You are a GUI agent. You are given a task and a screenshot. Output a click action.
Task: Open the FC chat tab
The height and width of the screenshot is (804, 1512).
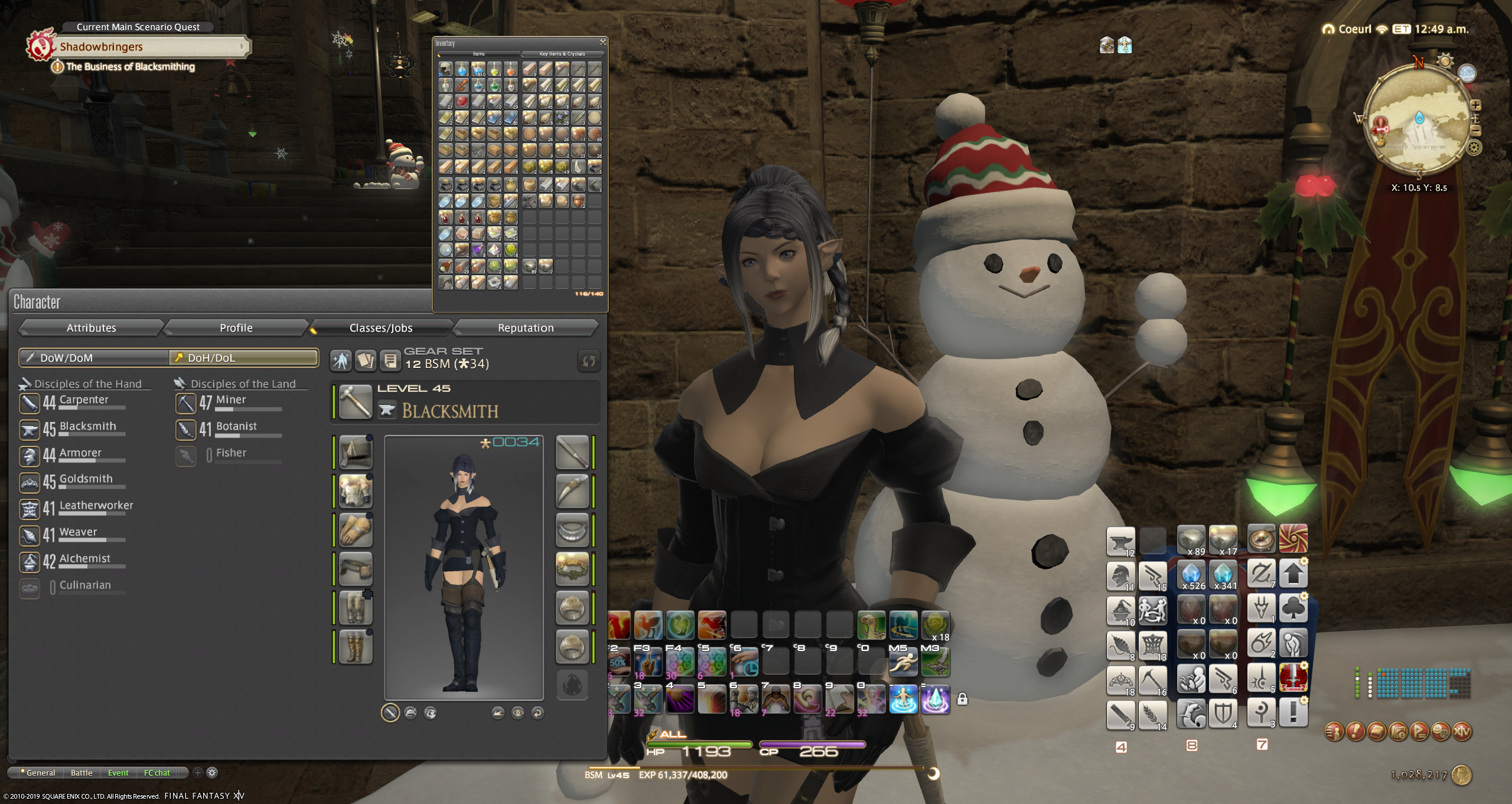157,773
